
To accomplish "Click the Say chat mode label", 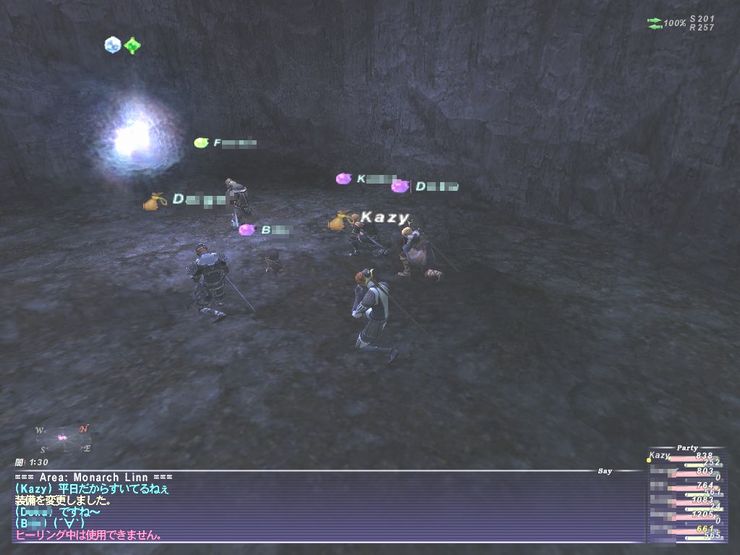I will coord(605,470).
